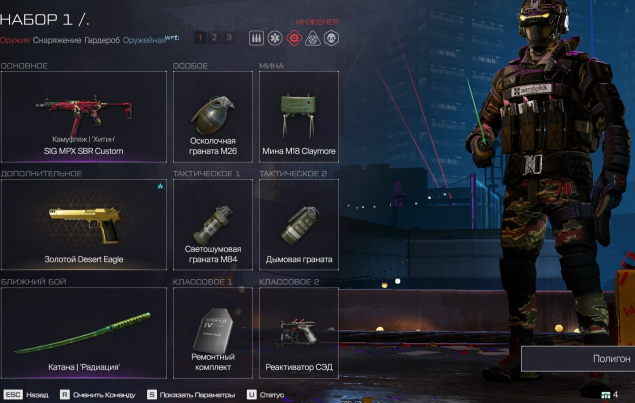
Task: Switch to the Снаряжение tab
Action: (56, 40)
